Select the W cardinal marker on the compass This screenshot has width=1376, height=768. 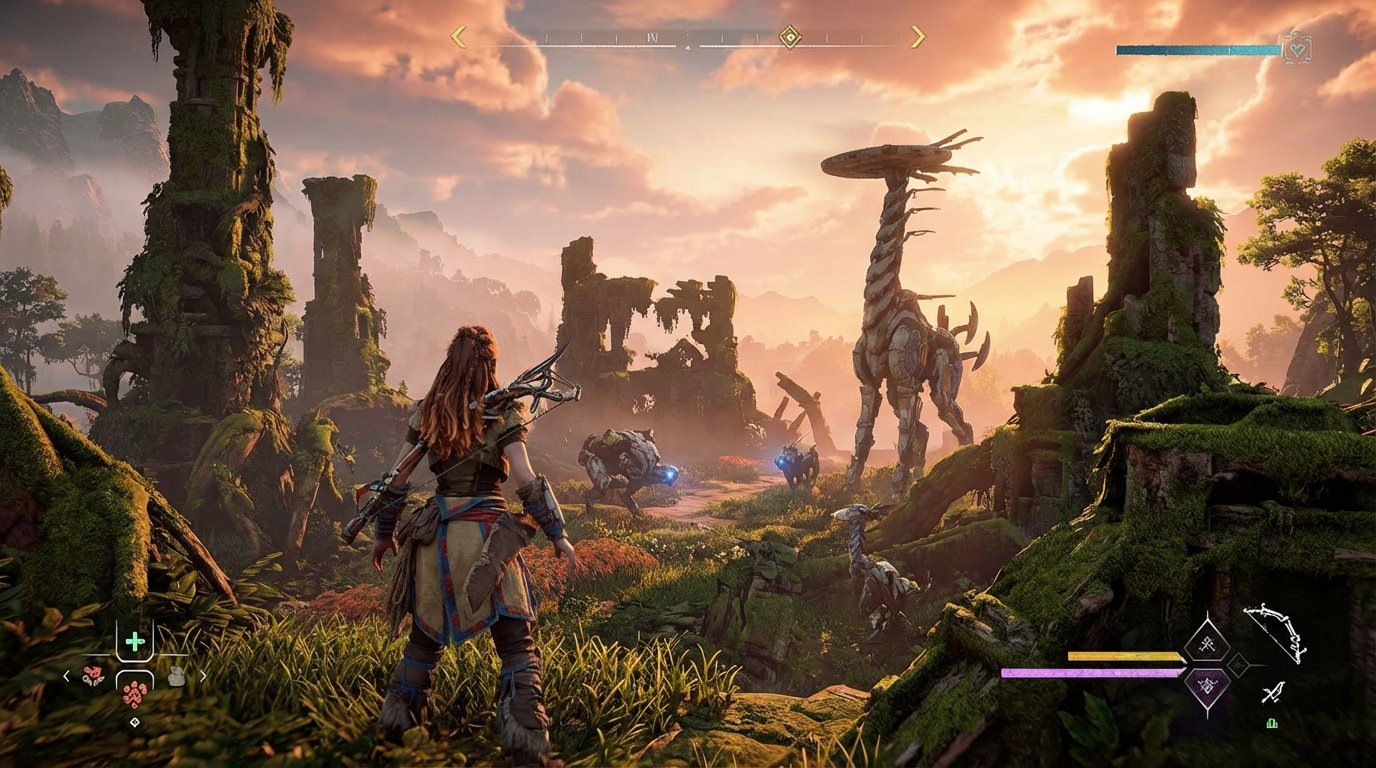(651, 37)
